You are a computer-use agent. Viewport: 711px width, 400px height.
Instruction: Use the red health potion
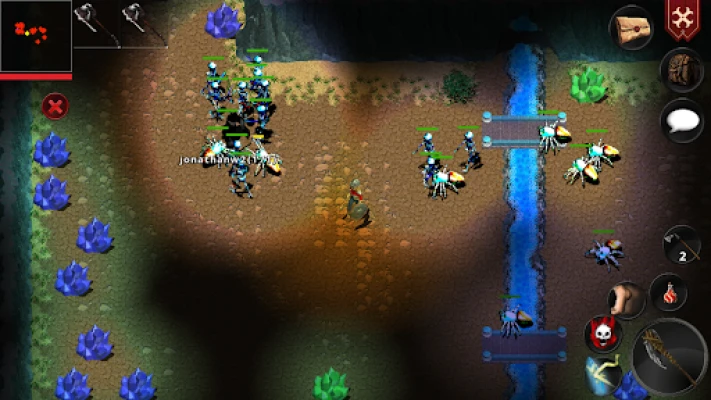(x=668, y=293)
